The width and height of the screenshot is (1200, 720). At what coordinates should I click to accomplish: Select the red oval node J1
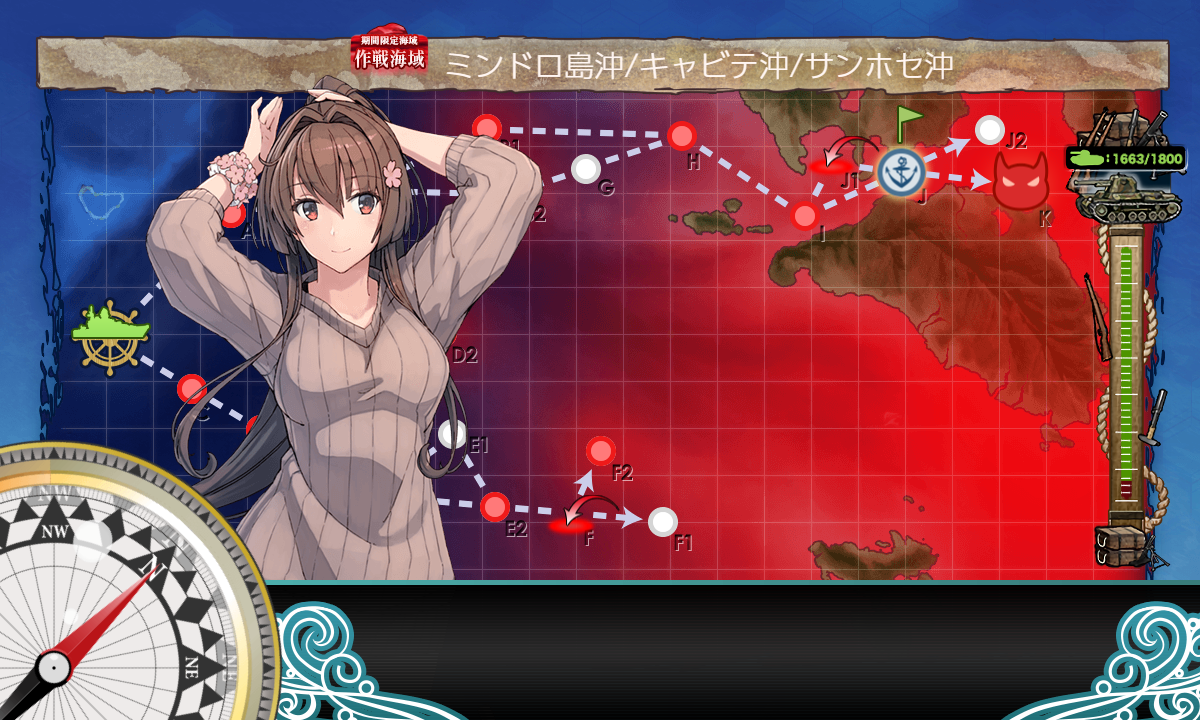pyautogui.click(x=832, y=166)
